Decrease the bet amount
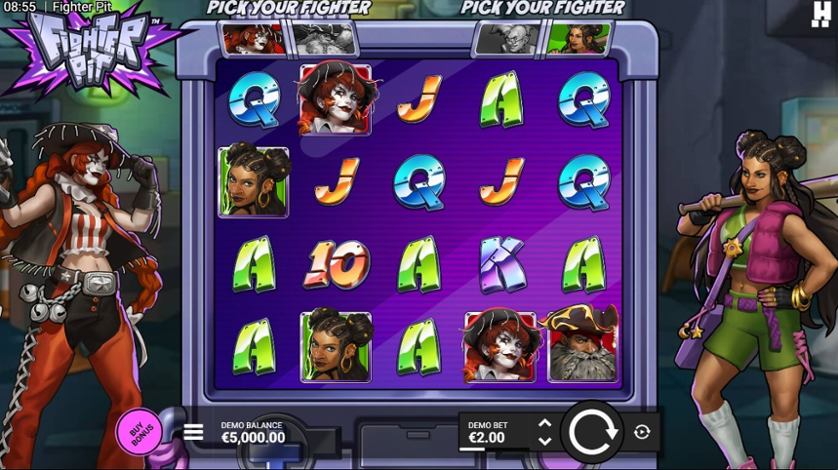 point(544,440)
